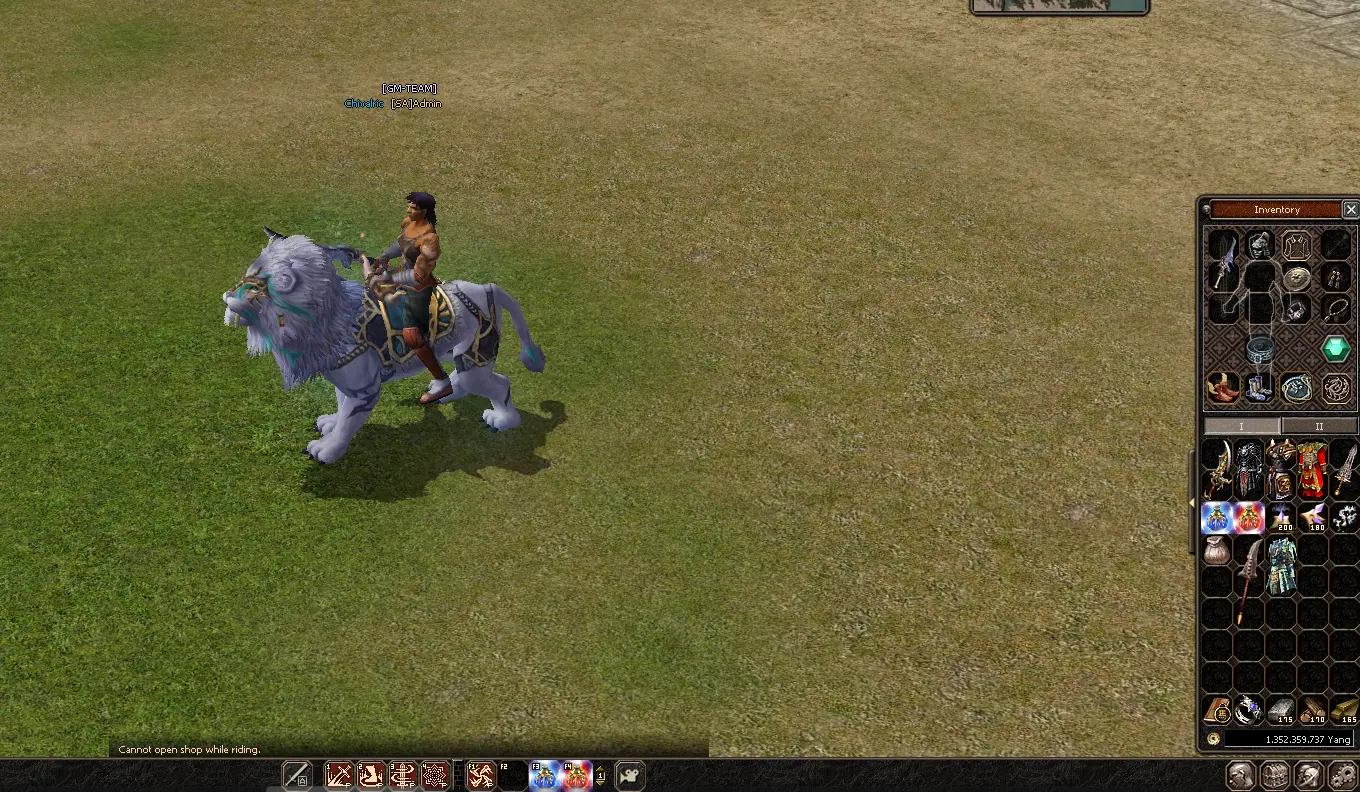Use the blue potion in quickslot F3
The image size is (1360, 792).
[544, 775]
